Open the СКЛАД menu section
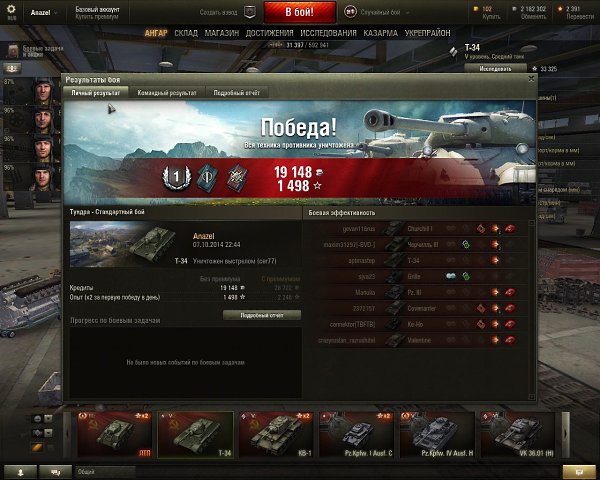The image size is (600, 480). (x=185, y=32)
